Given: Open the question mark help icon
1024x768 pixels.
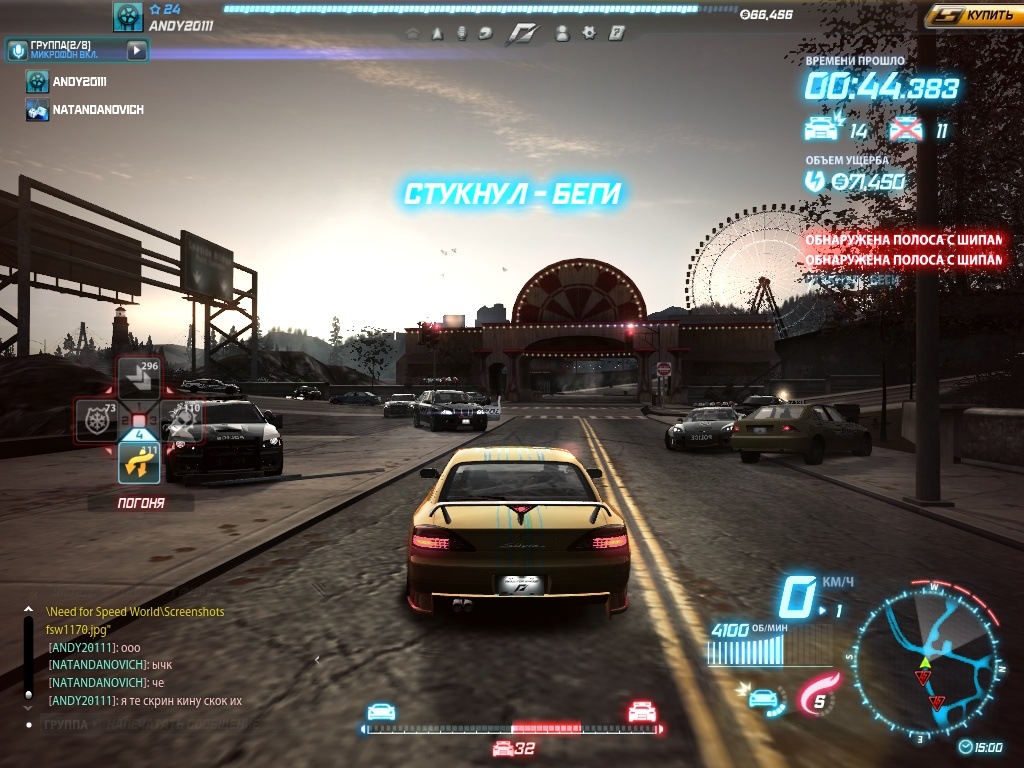Looking at the screenshot, I should [617, 33].
